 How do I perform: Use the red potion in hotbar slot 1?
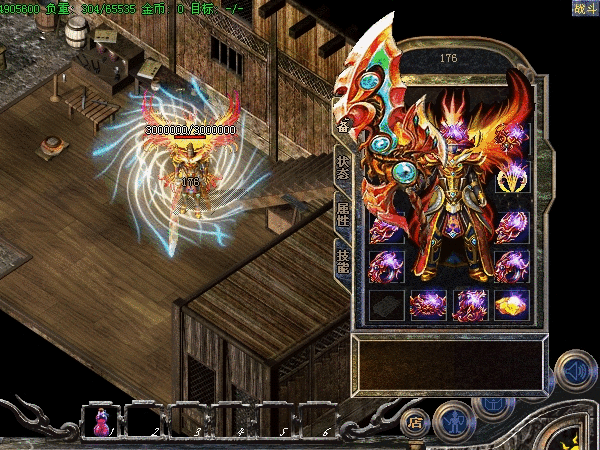(102, 421)
